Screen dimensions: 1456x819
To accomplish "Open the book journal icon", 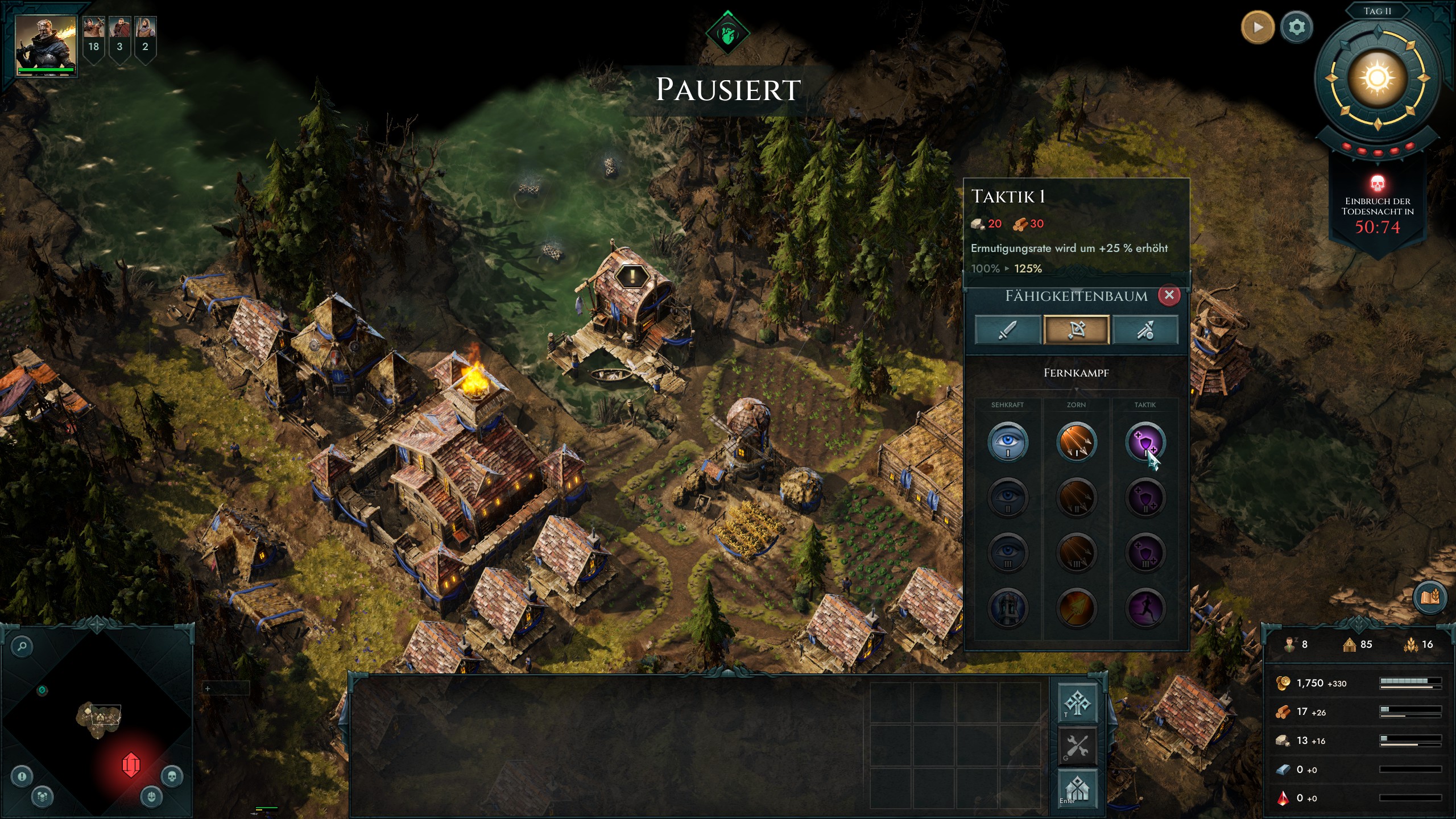I will point(1429,597).
